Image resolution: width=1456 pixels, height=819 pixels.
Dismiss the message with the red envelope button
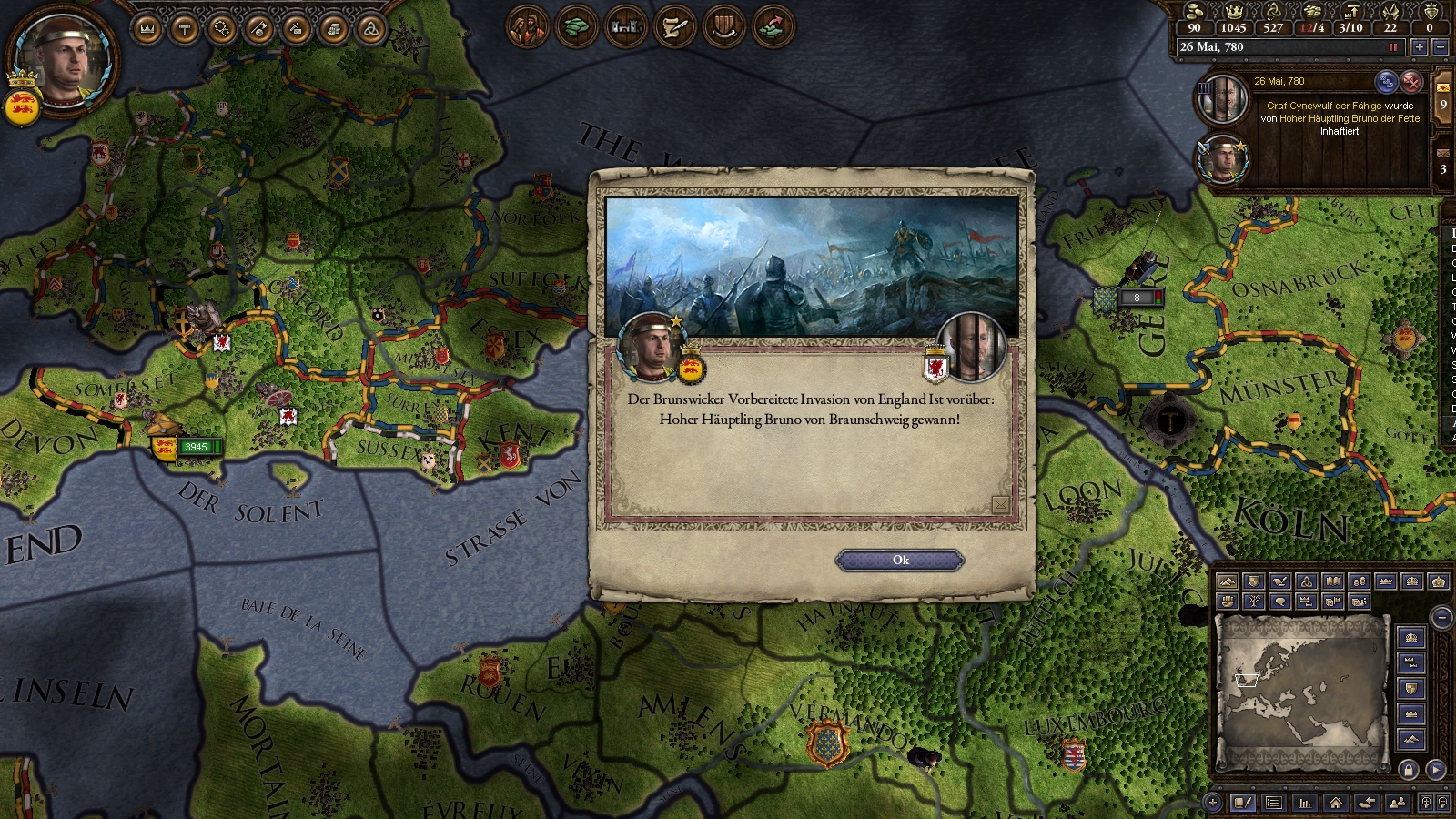coord(1410,82)
